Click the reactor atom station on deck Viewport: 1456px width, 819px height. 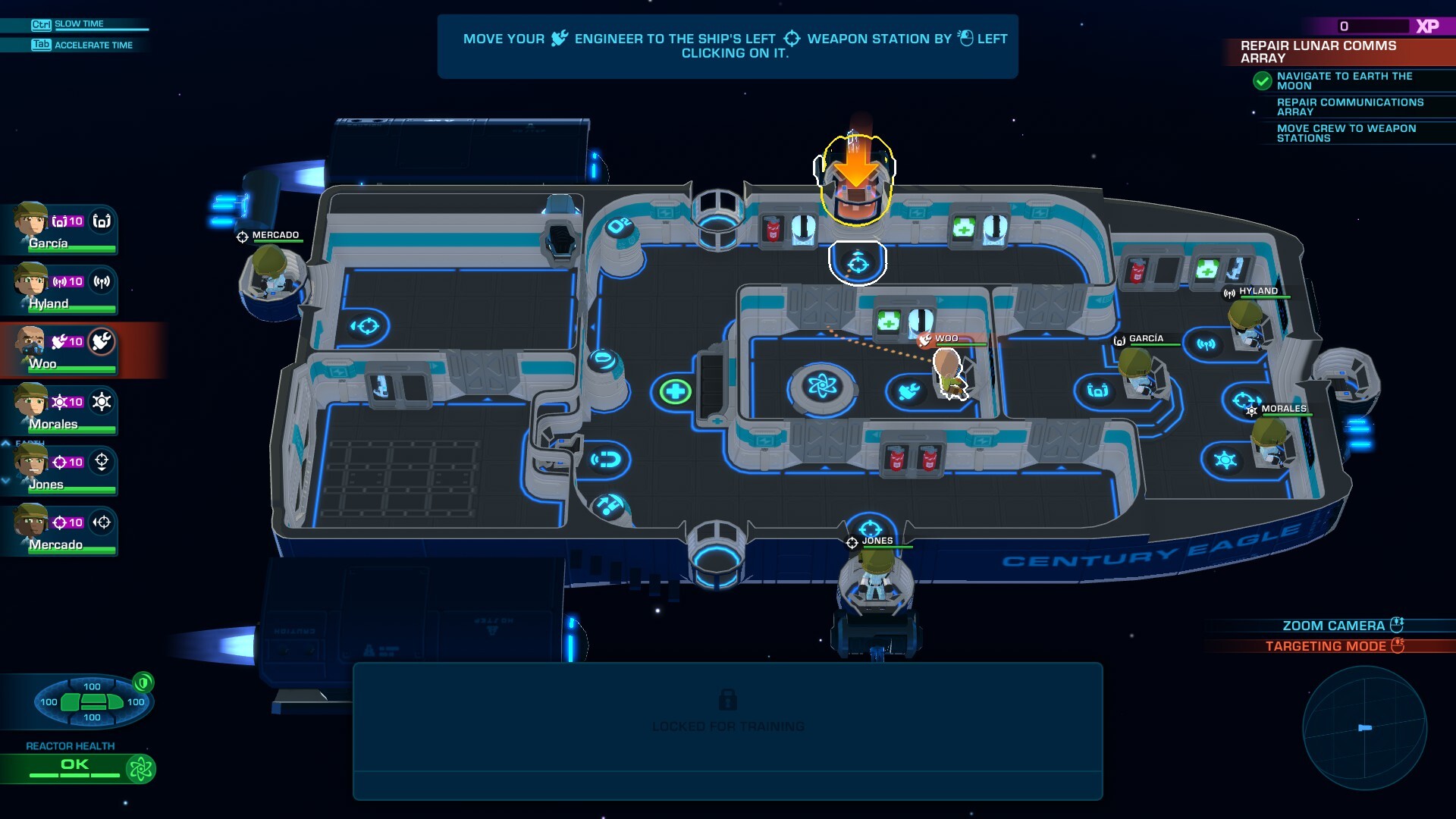[x=822, y=387]
